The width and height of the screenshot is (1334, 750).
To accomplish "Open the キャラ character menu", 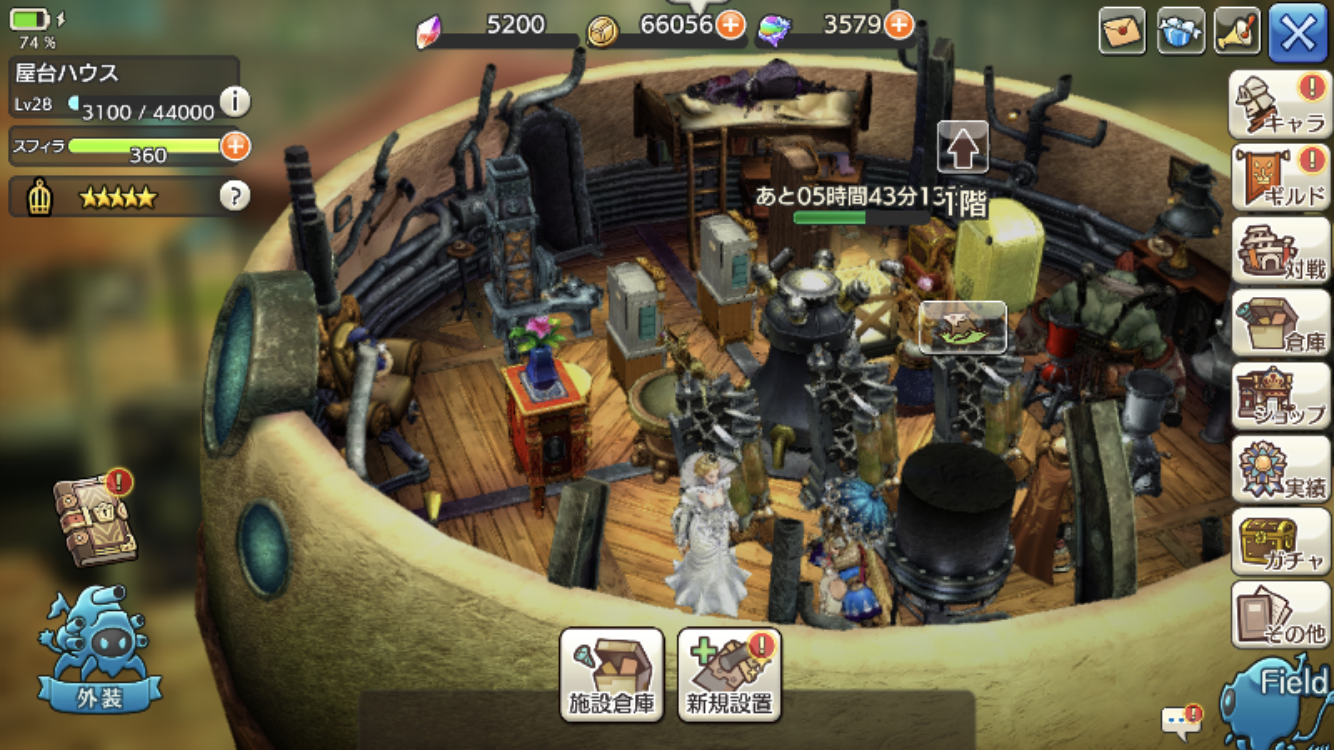I will click(1279, 104).
